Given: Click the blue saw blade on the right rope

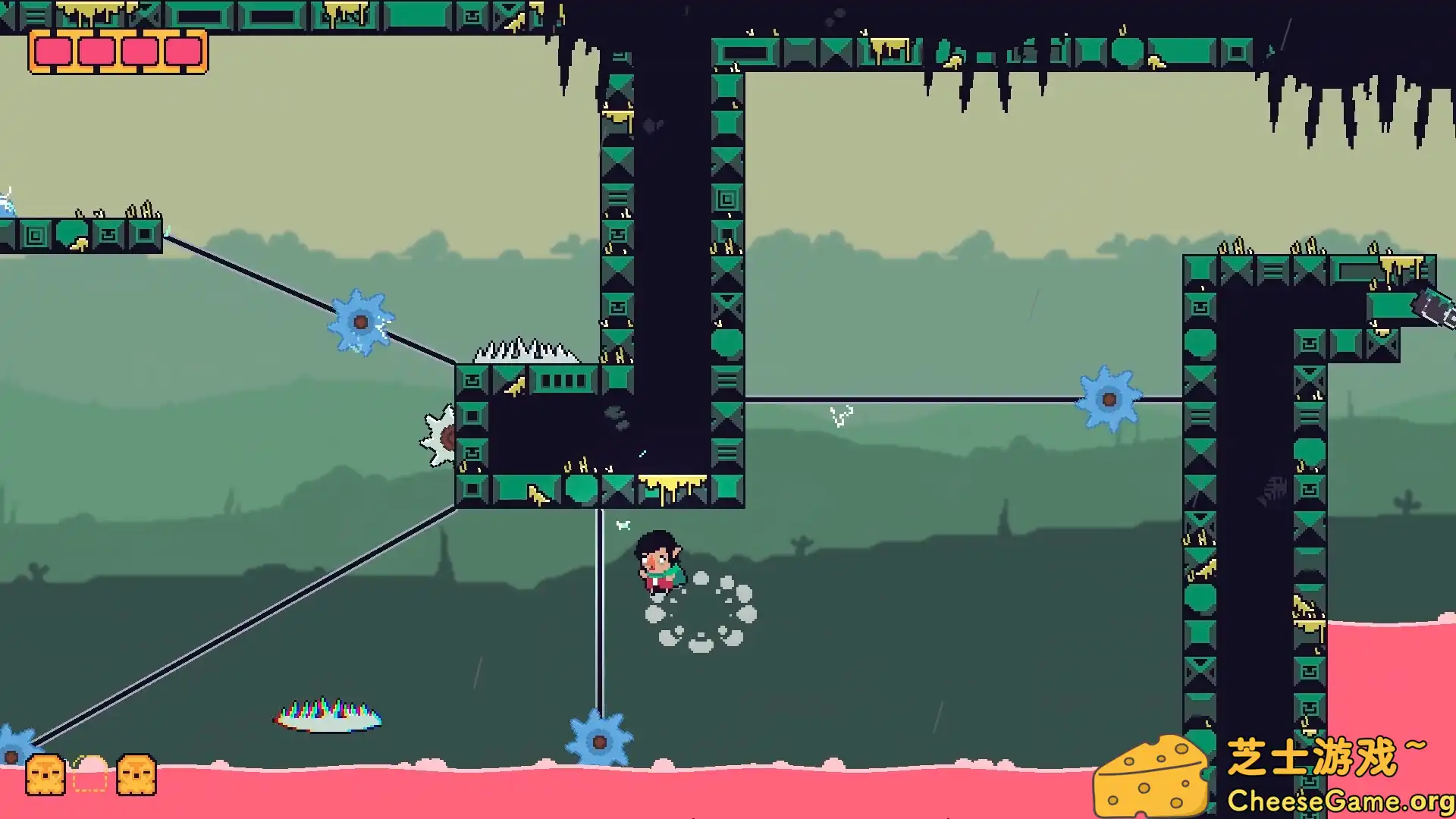Looking at the screenshot, I should (1108, 400).
